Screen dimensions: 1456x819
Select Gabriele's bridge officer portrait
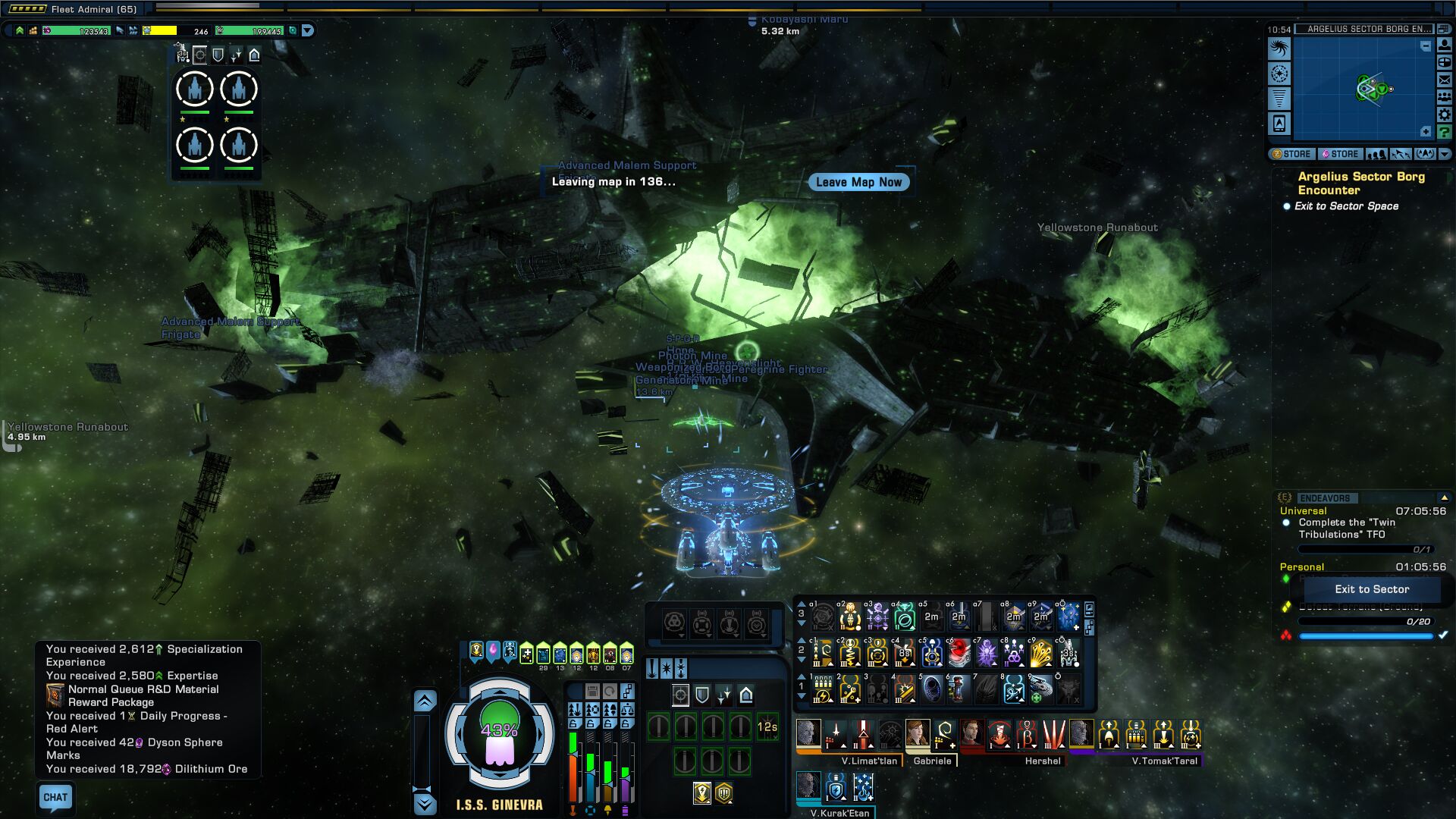[918, 734]
